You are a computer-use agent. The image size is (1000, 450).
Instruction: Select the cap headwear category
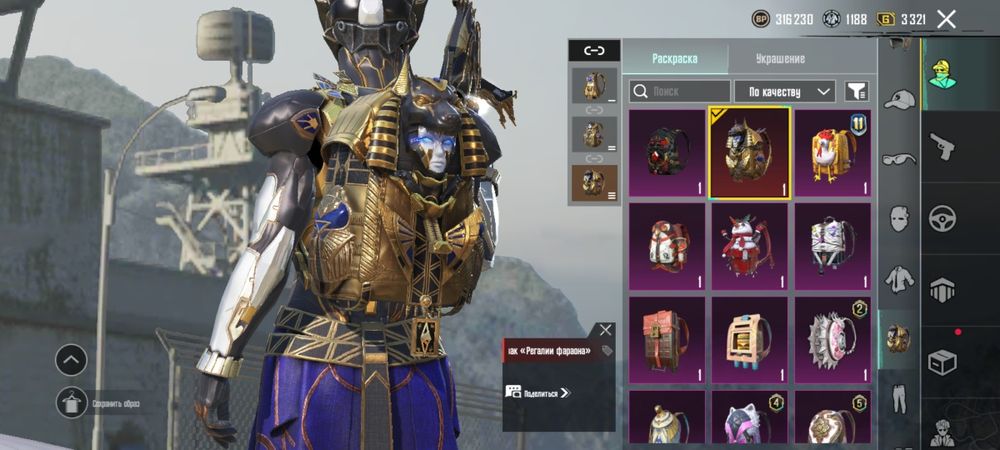pyautogui.click(x=900, y=100)
